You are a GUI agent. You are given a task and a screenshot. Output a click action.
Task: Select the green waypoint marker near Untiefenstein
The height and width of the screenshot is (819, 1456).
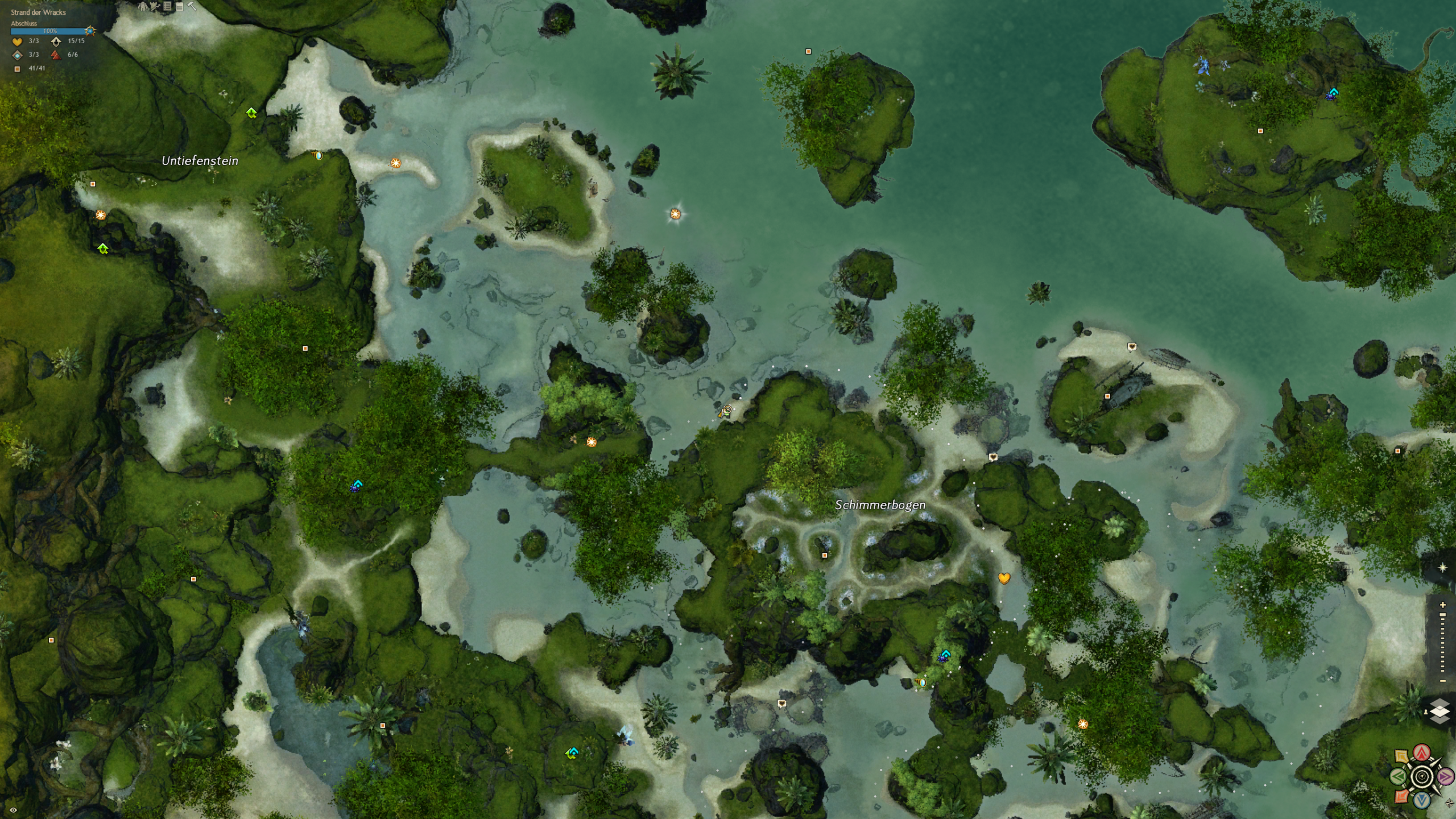[251, 113]
